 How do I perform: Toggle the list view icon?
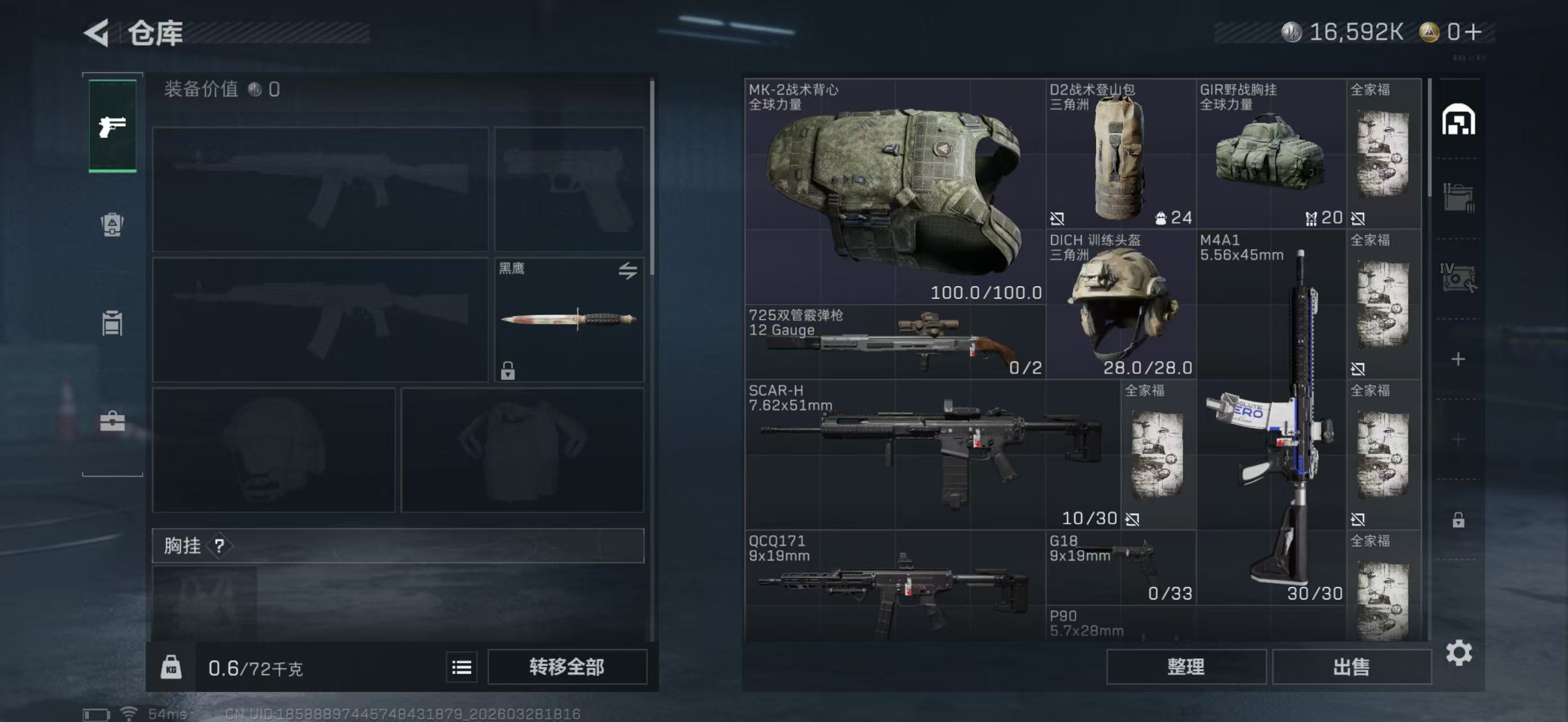461,668
